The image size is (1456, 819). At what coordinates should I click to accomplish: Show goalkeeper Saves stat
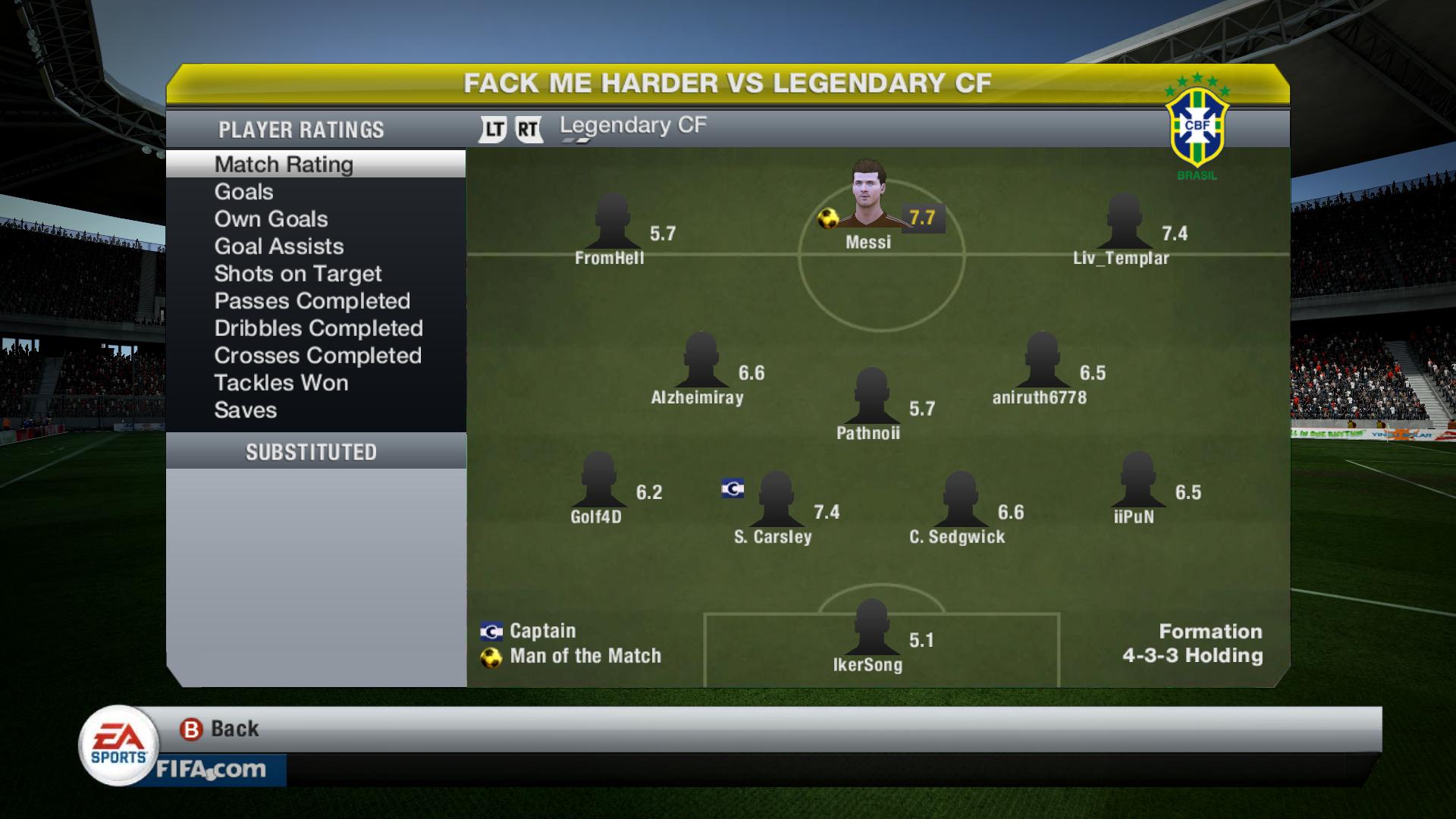click(x=245, y=410)
